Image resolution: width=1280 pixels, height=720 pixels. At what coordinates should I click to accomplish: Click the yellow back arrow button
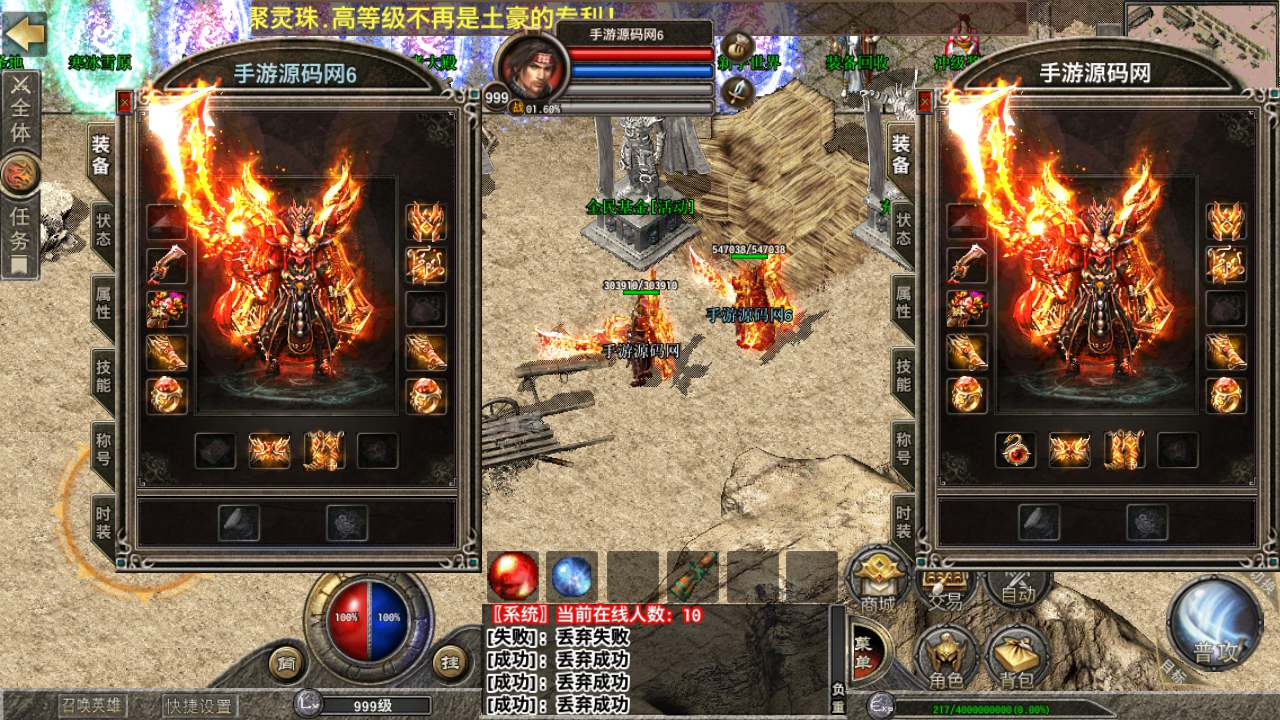24,33
